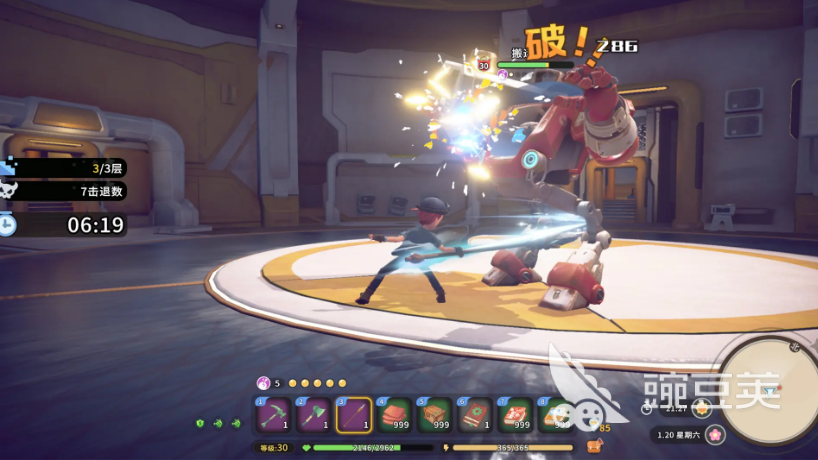
Task: Pick the green crate item in slot 5
Action: pyautogui.click(x=434, y=414)
